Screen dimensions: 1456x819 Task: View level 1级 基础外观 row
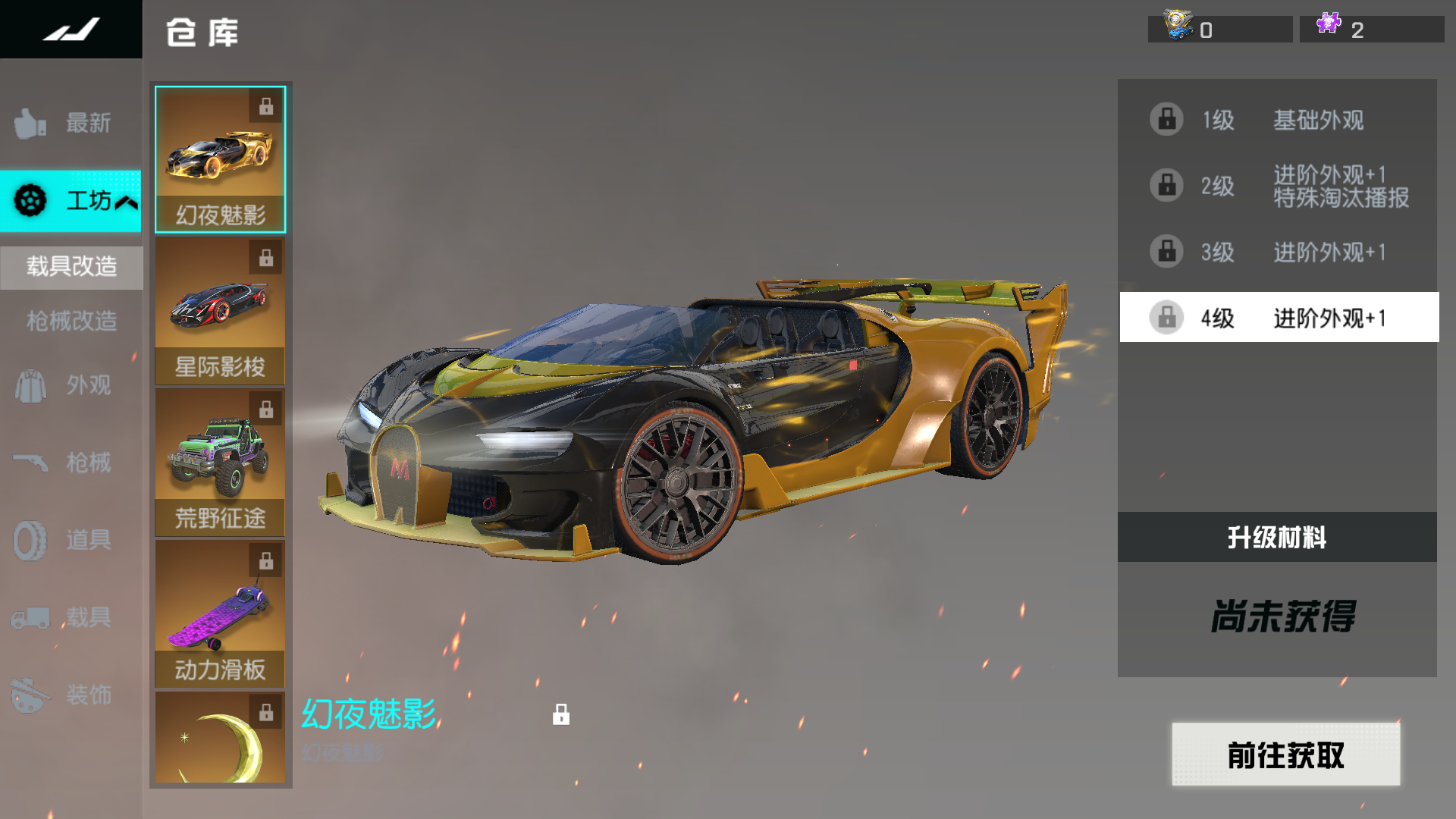[1278, 120]
